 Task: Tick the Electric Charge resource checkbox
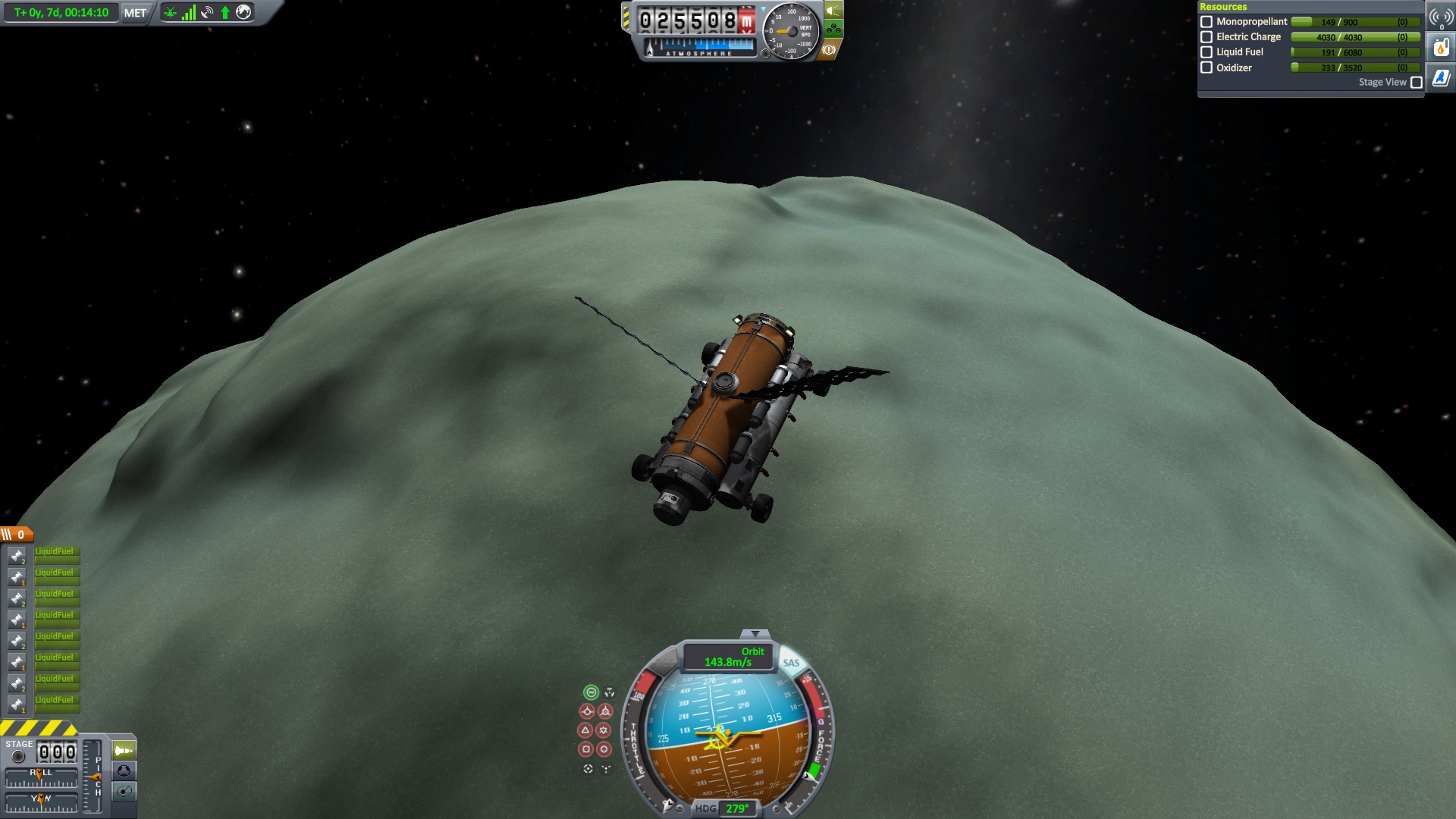coord(1207,37)
